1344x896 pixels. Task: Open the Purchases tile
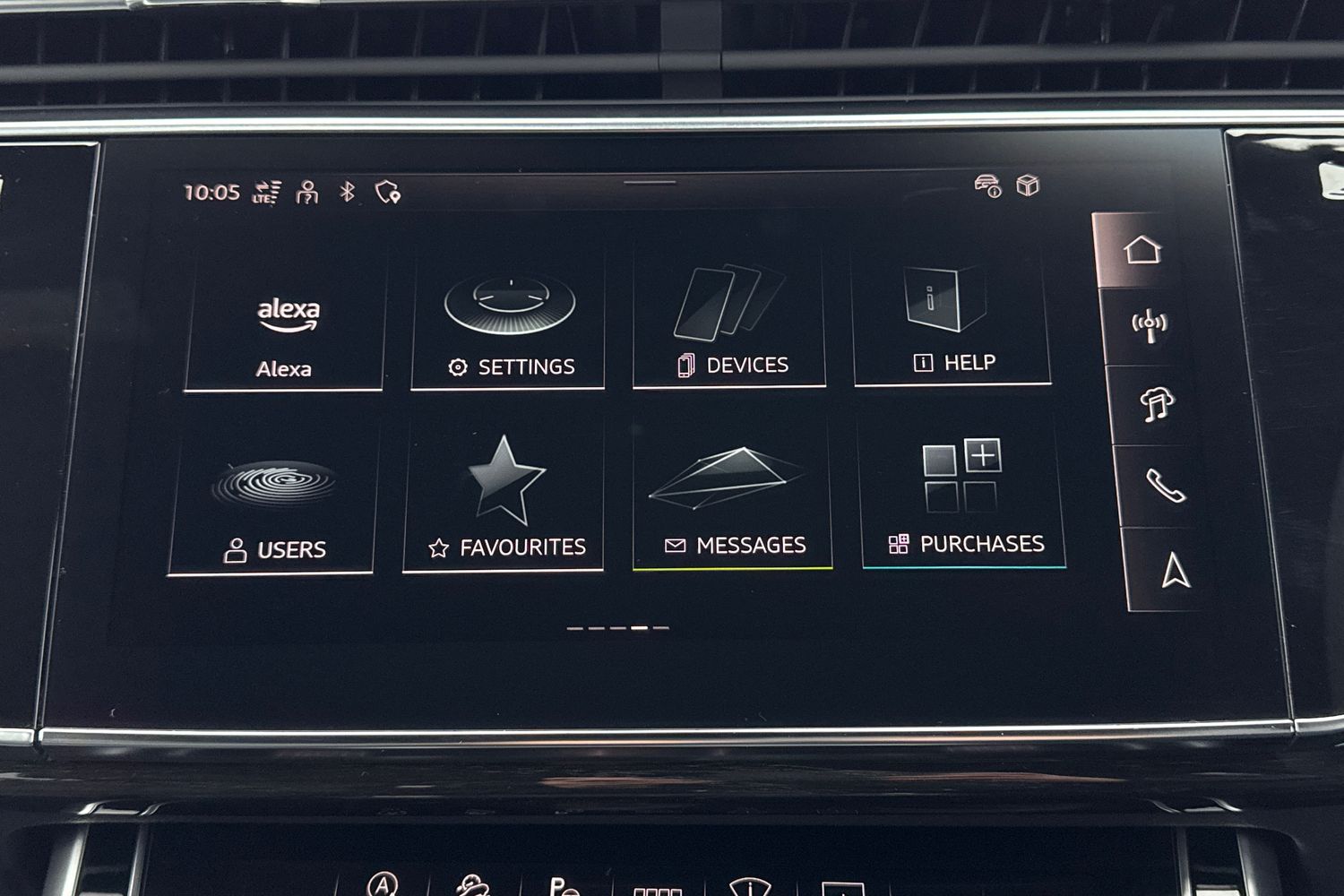963,500
